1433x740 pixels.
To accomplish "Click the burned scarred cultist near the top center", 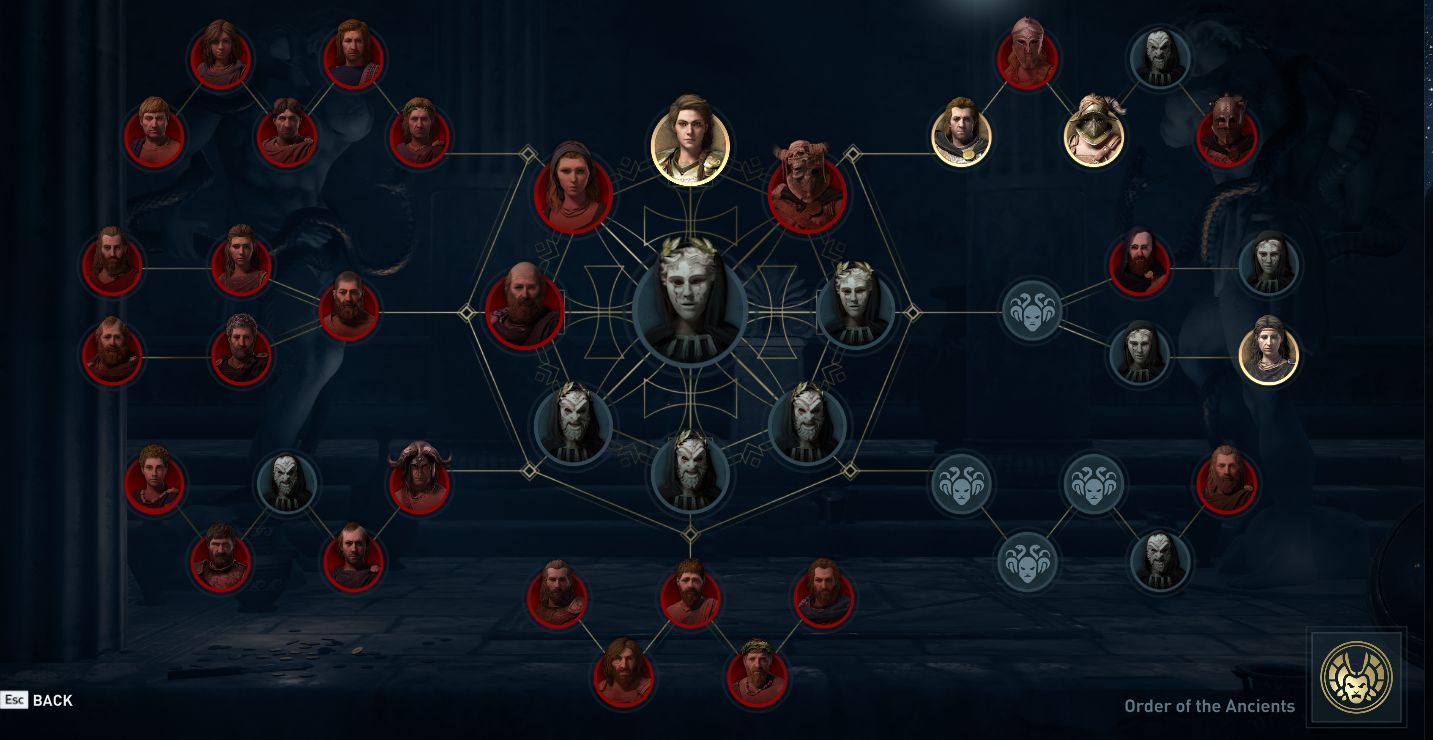I will coord(806,188).
